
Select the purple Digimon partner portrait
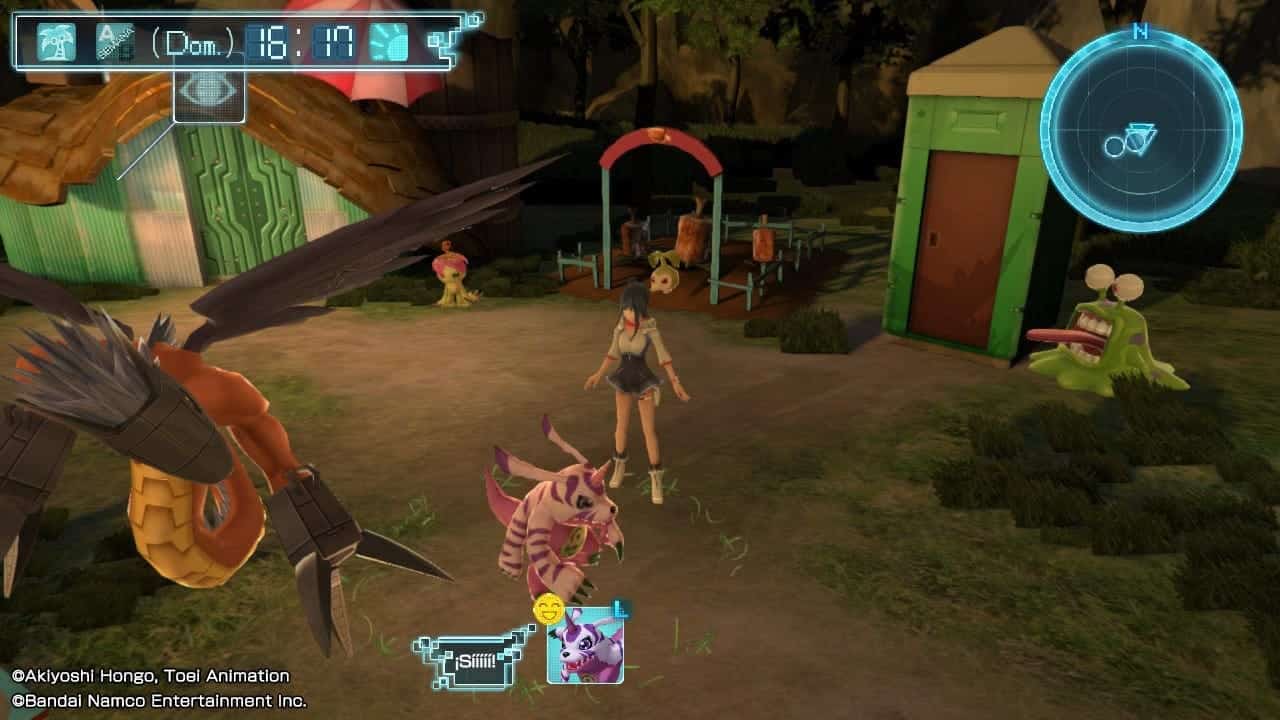[x=585, y=646]
